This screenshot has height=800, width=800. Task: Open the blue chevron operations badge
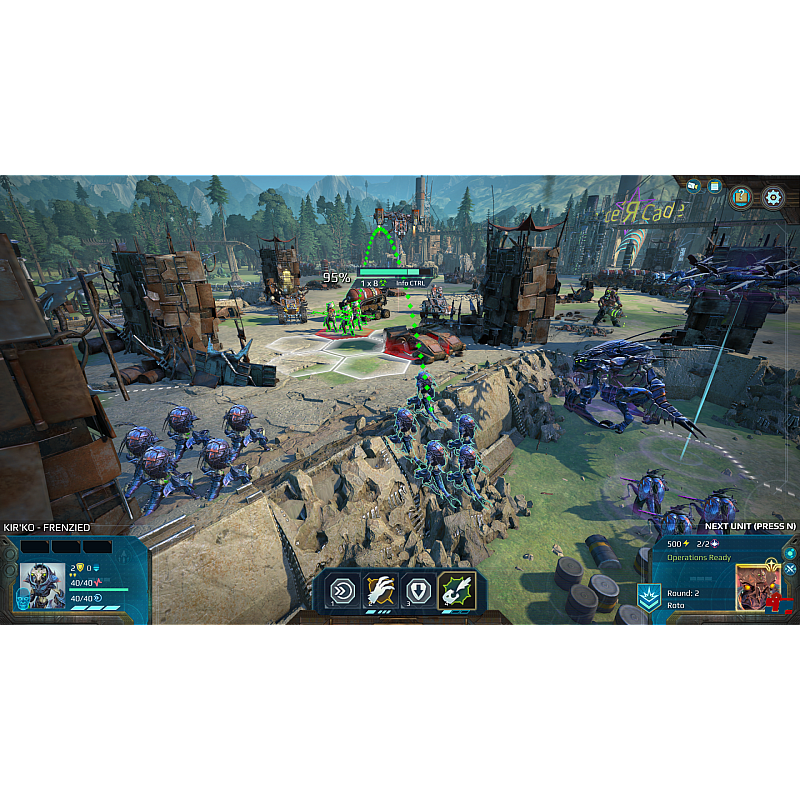[x=648, y=597]
